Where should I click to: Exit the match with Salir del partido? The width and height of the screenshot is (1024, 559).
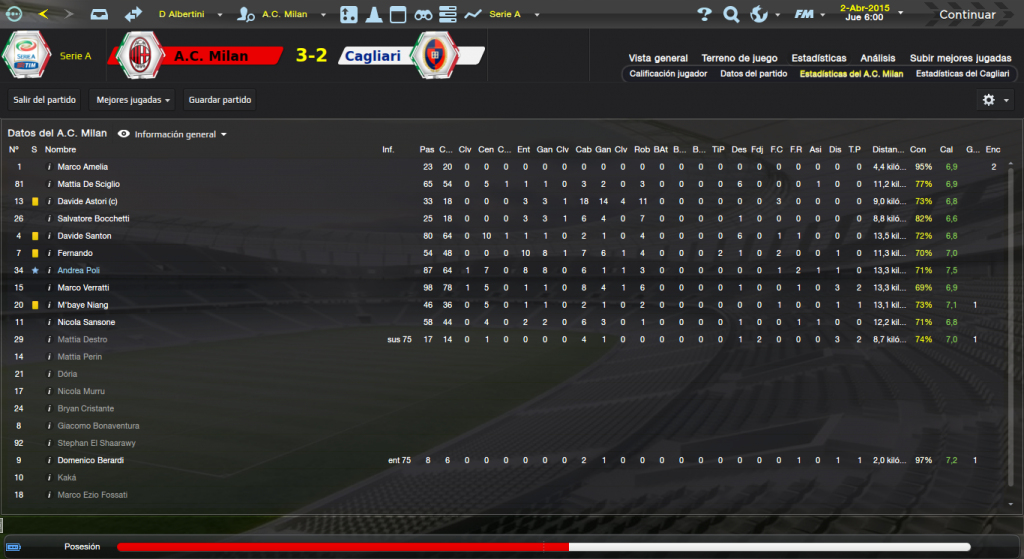point(45,100)
